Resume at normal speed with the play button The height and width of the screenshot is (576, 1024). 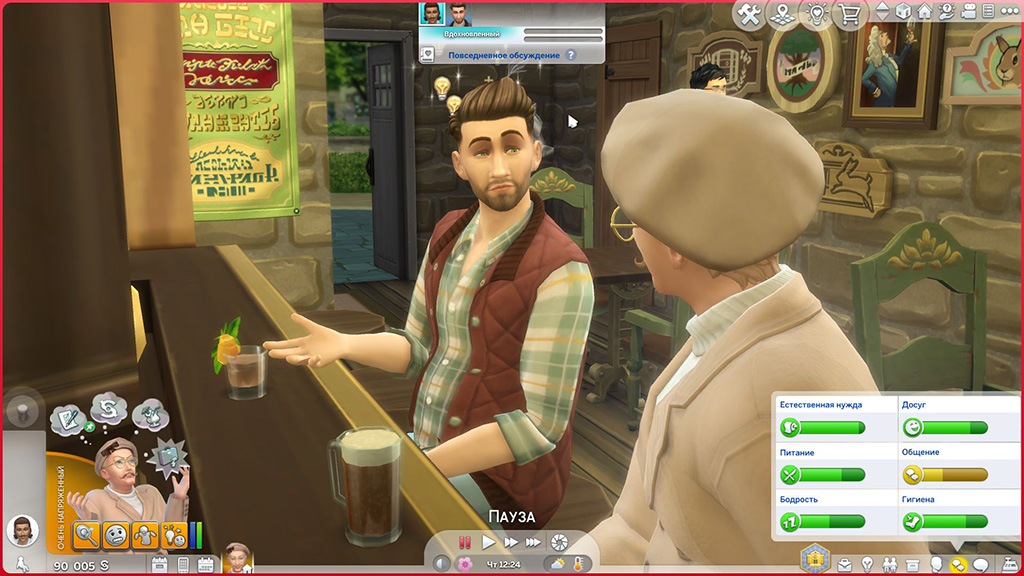click(x=488, y=542)
